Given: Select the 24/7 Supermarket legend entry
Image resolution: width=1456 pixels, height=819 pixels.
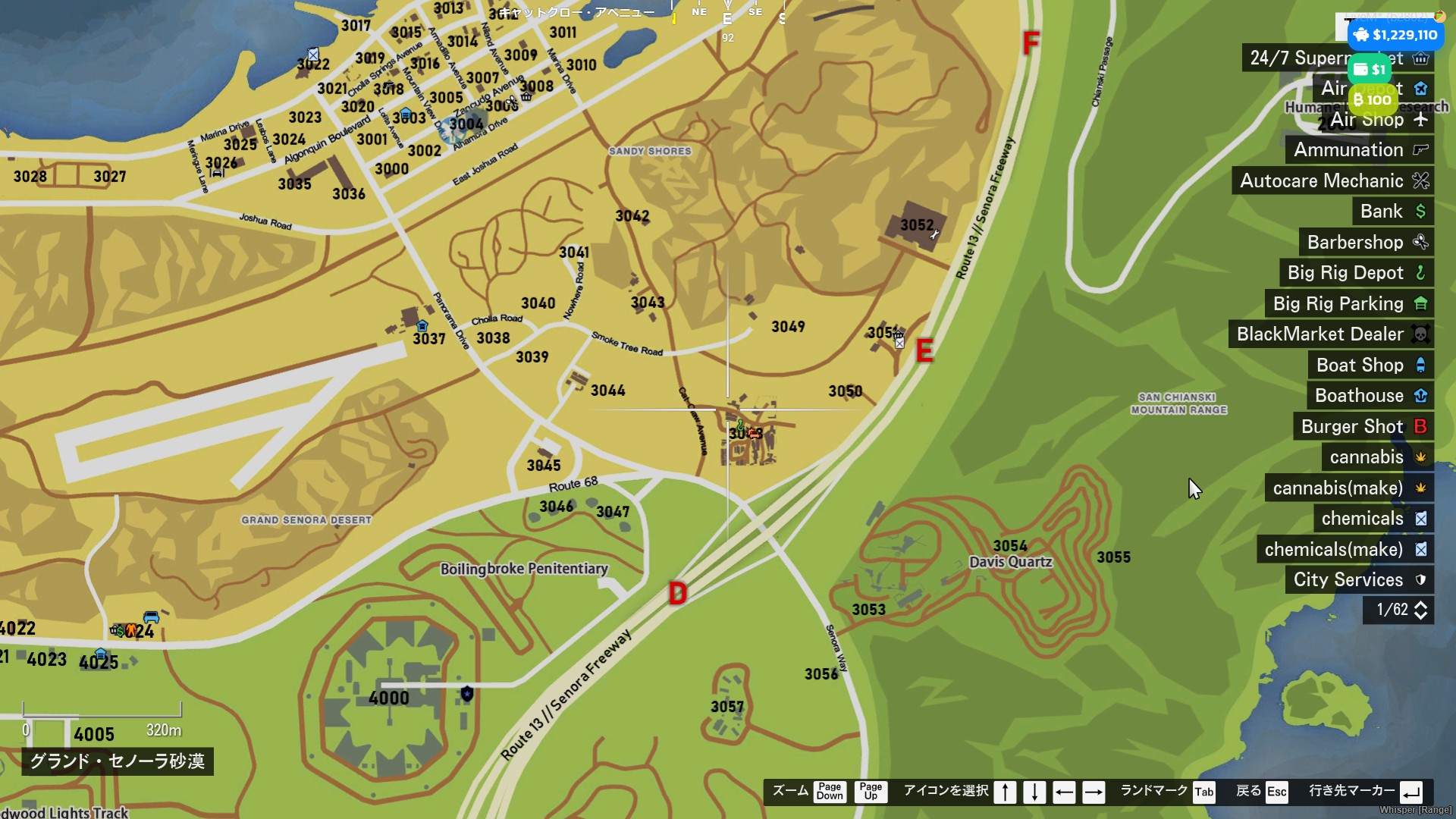Looking at the screenshot, I should pos(1297,58).
